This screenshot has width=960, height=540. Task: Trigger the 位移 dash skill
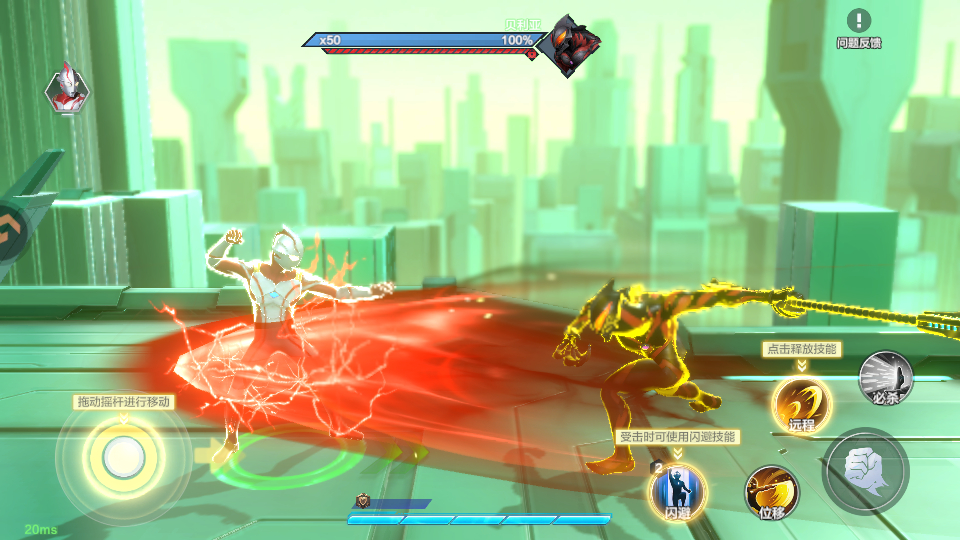point(771,493)
